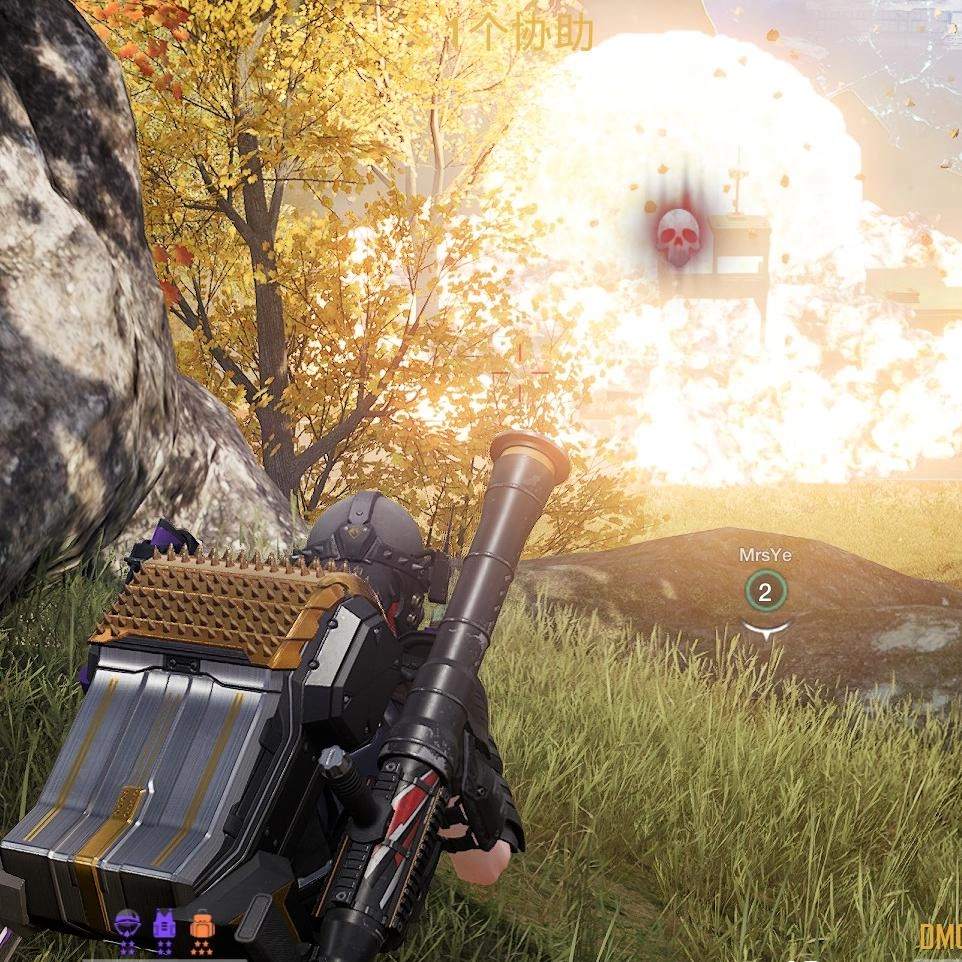Image resolution: width=962 pixels, height=962 pixels.
Task: Click teammate MrsYe's number 2 marker
Action: pos(765,593)
